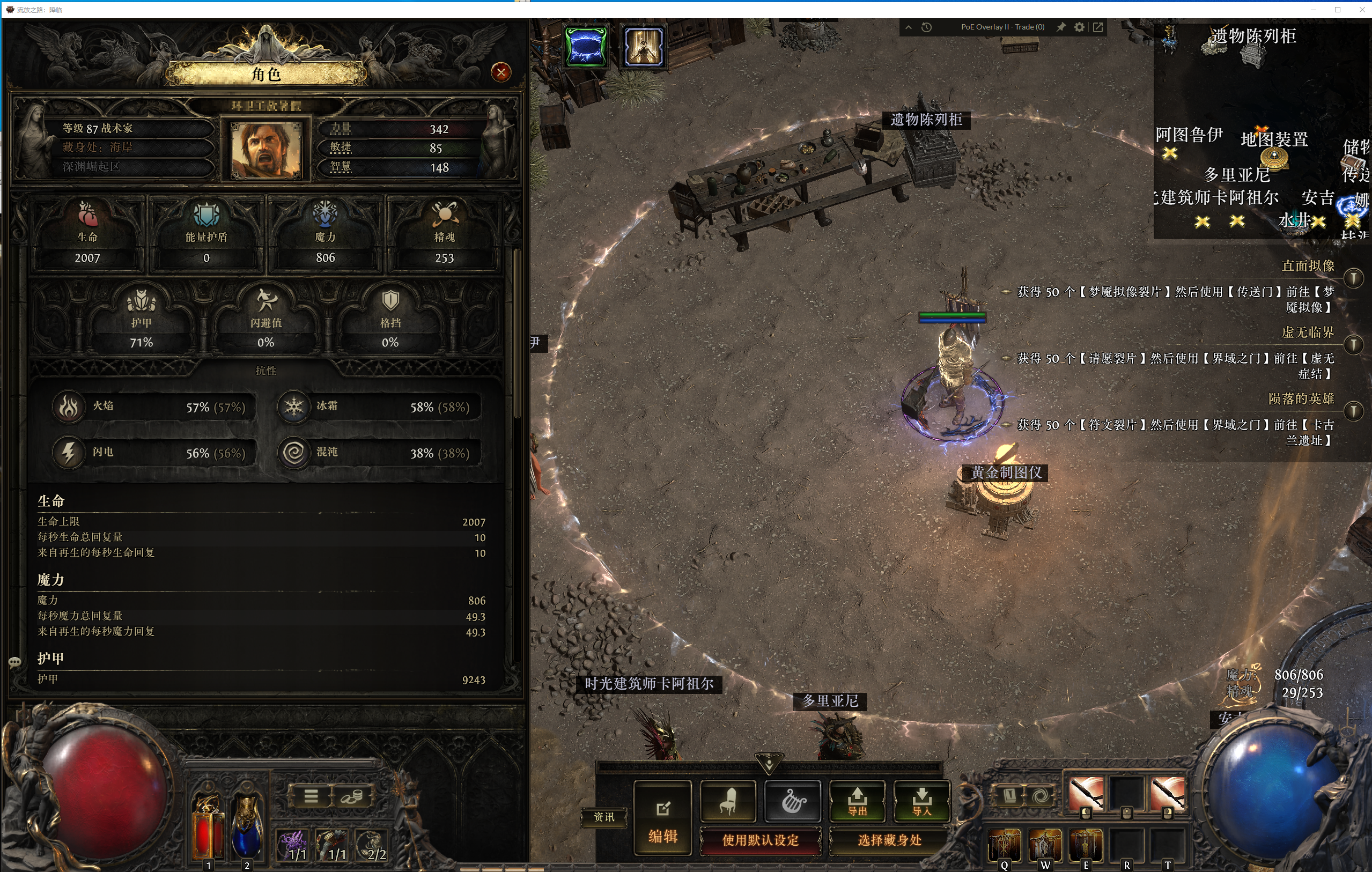Choose a hideout with 选择藏身处

[889, 840]
